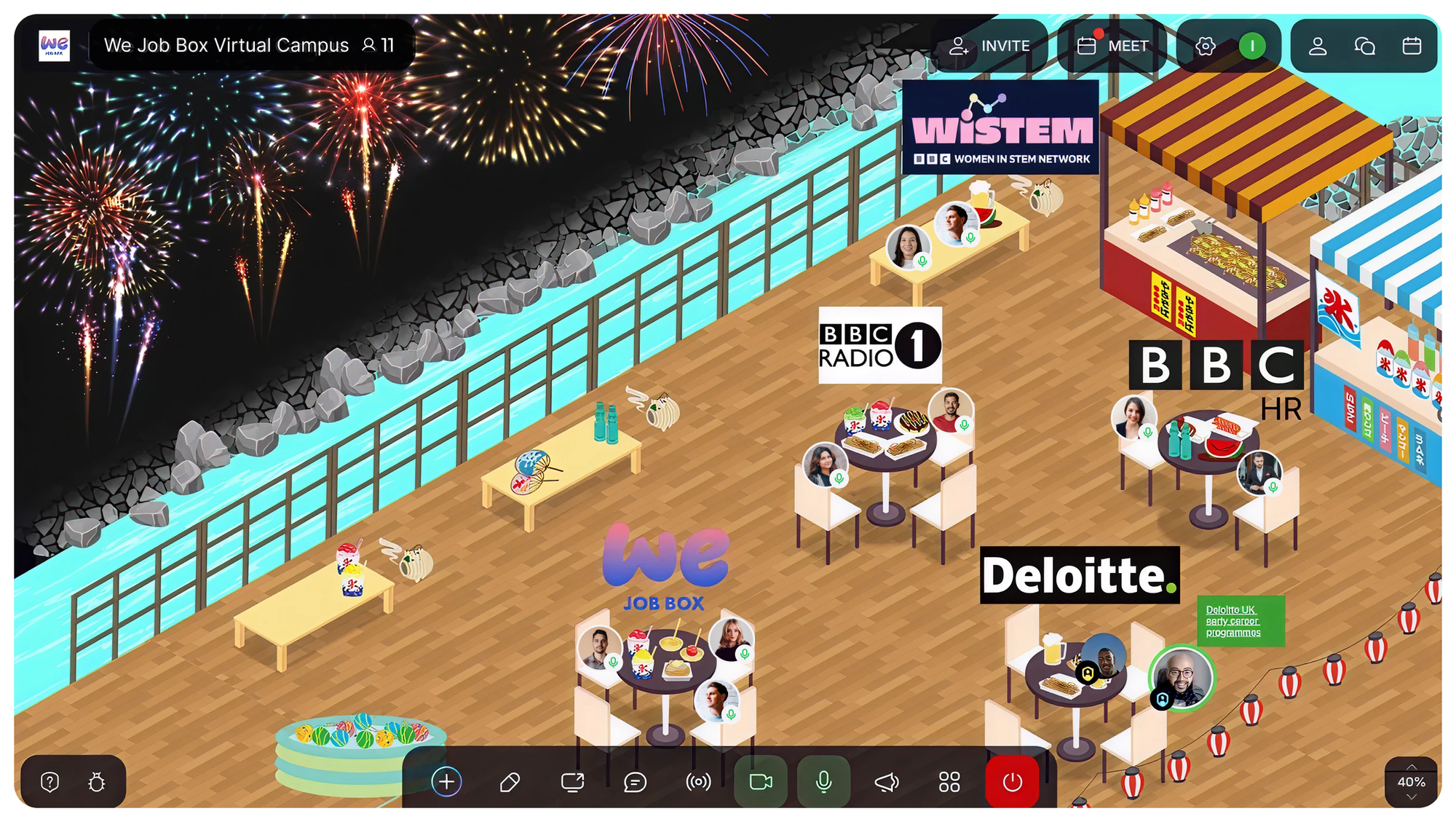This screenshot has width=1456, height=822.
Task: Follow the Deloitte UK early career programmes link
Action: [1233, 621]
